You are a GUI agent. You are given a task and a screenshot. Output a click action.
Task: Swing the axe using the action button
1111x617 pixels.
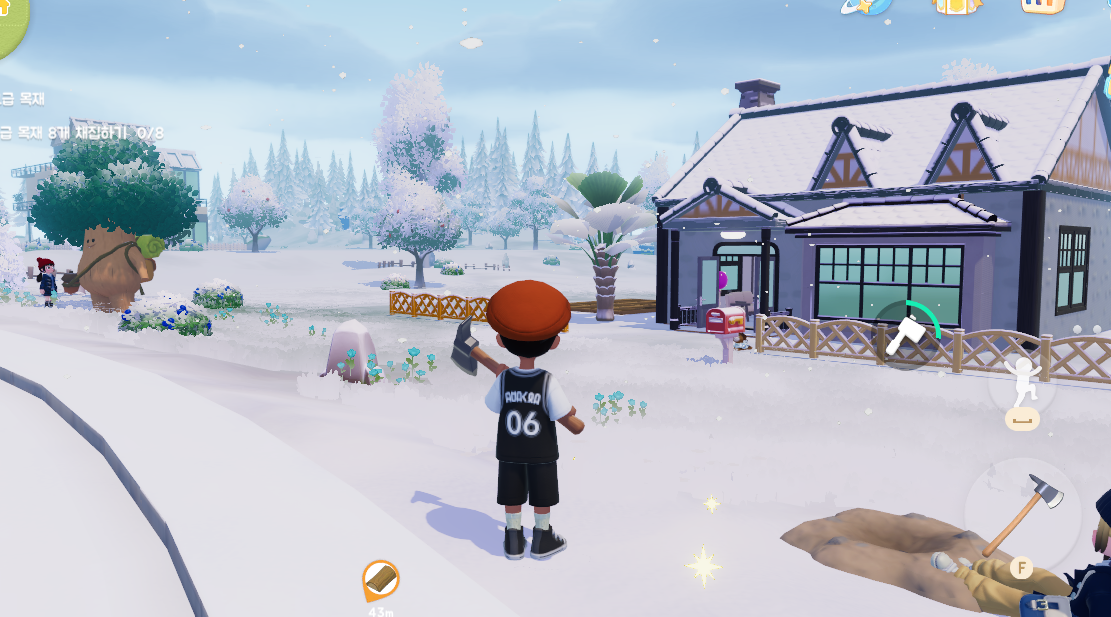coord(1021,517)
